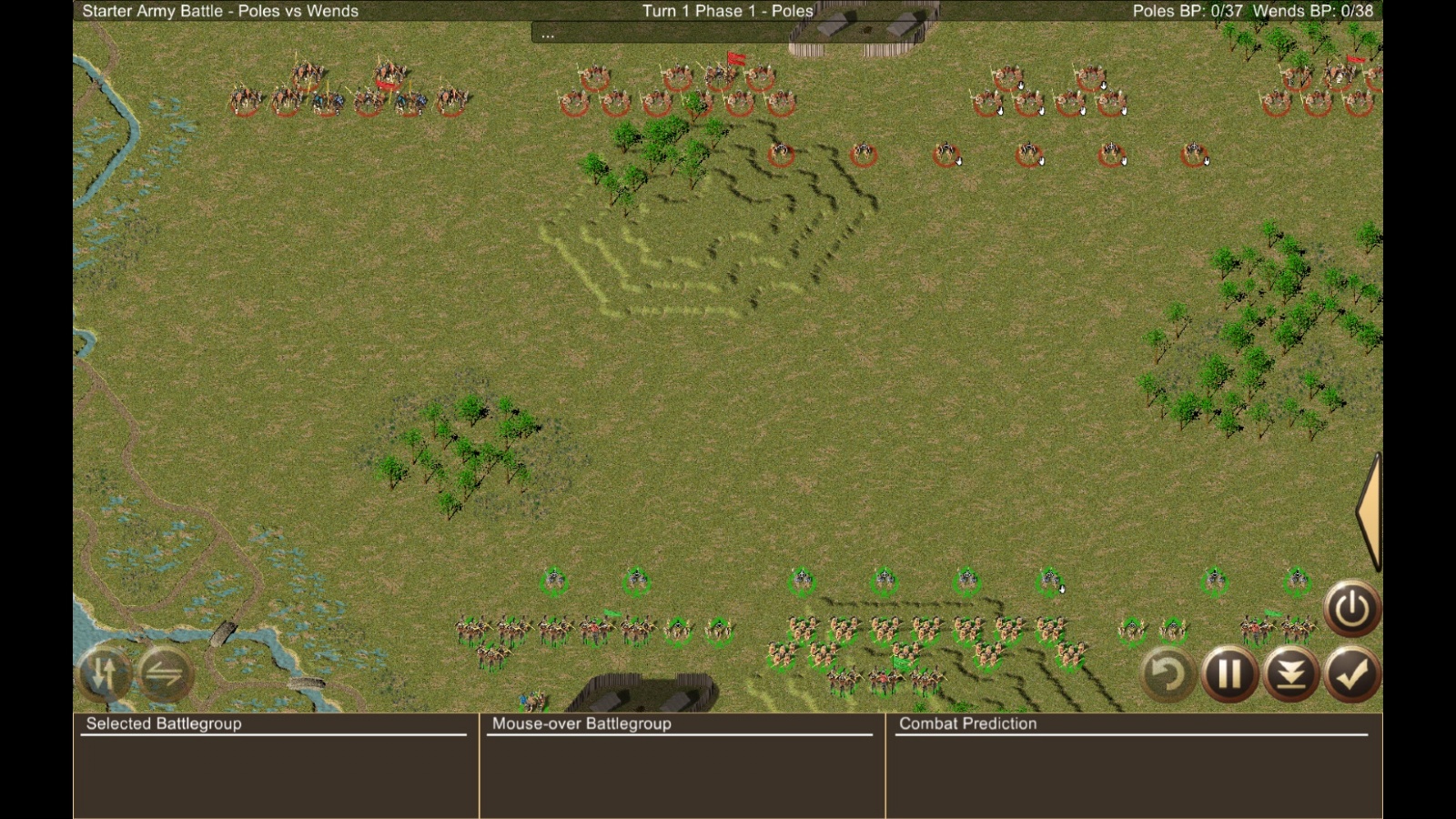Click the undo arrow button
This screenshot has height=819, width=1456.
click(1168, 674)
